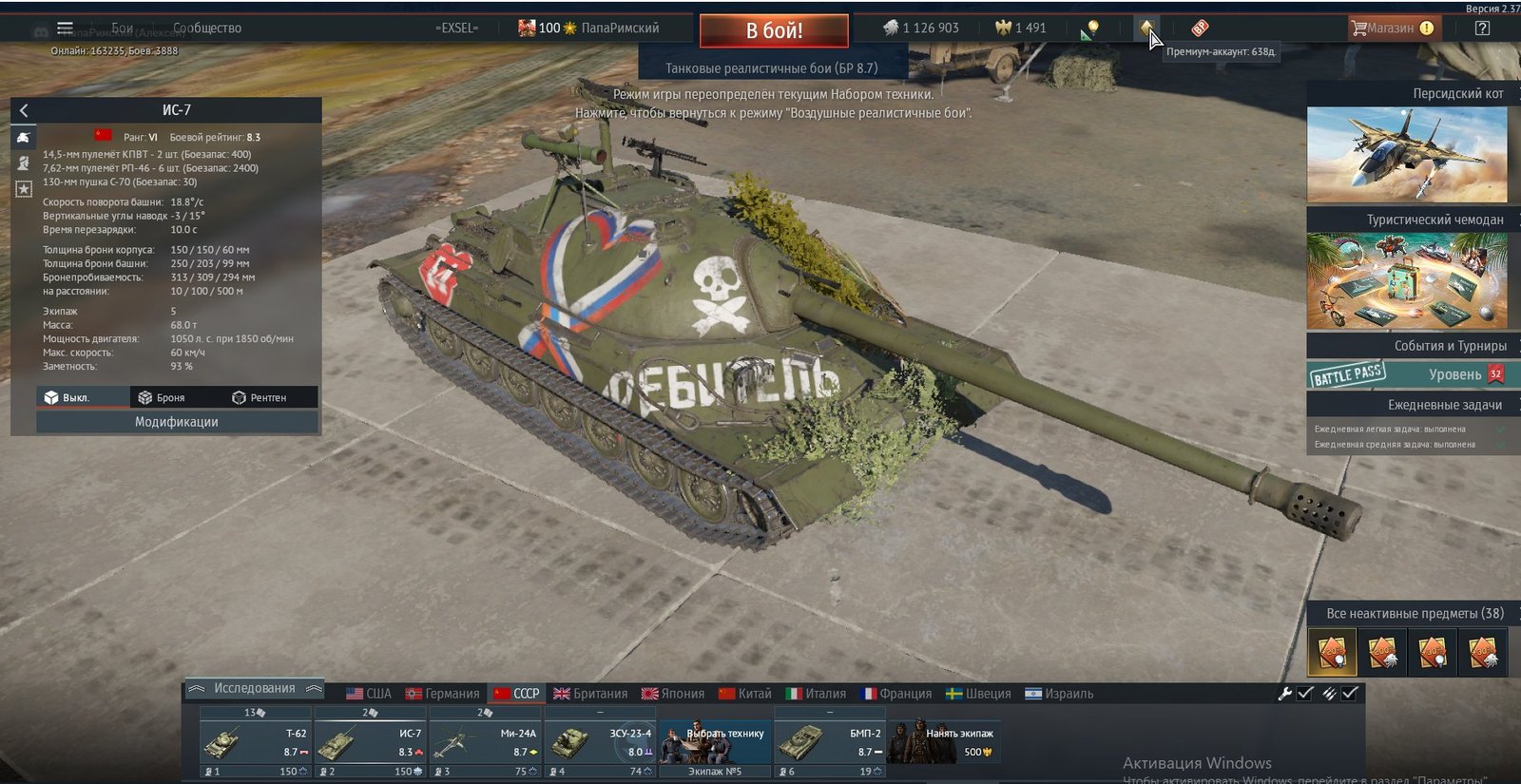Image resolution: width=1521 pixels, height=784 pixels.
Task: Start battle with В бой! button
Action: click(774, 30)
